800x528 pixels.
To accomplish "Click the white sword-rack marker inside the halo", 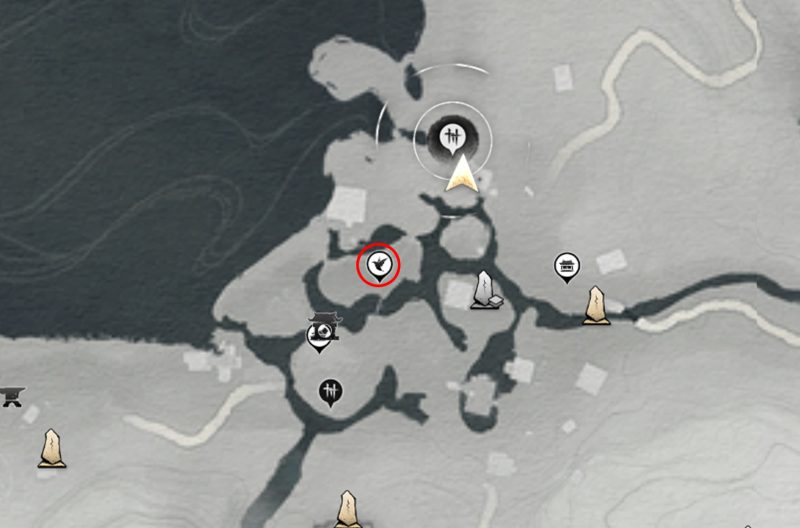I will point(453,134).
